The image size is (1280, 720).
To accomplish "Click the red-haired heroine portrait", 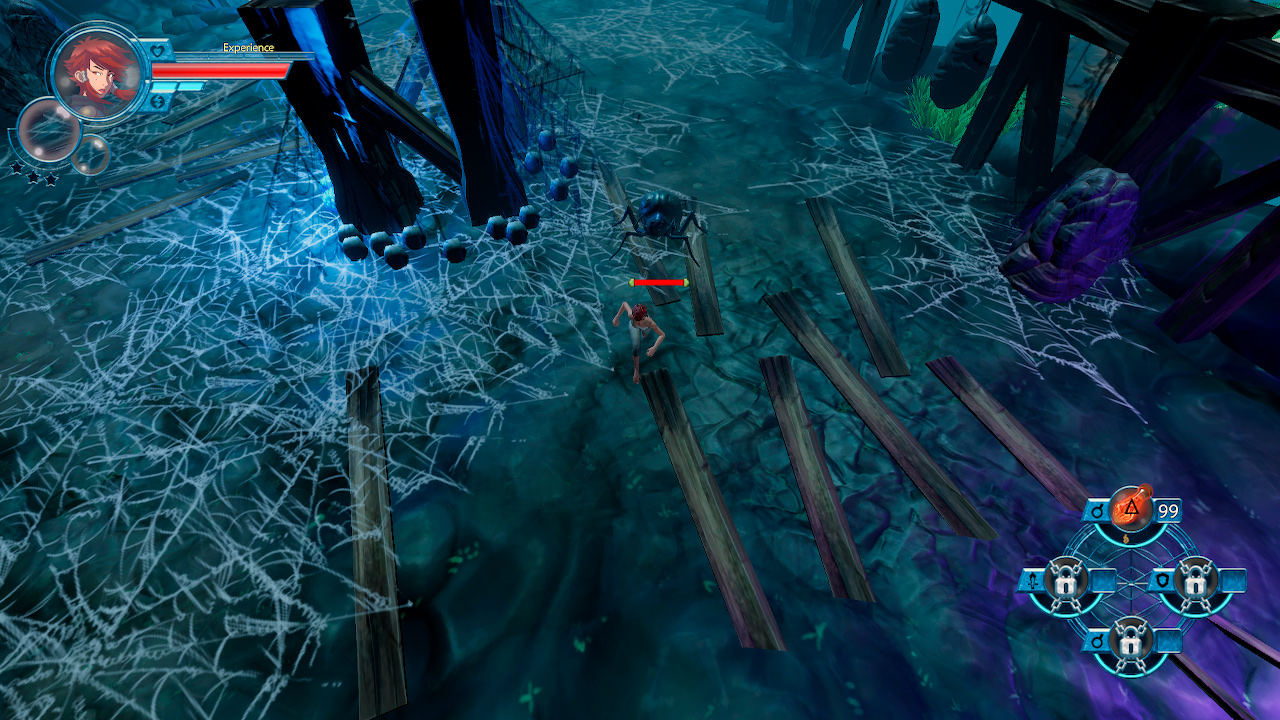I will [x=96, y=72].
